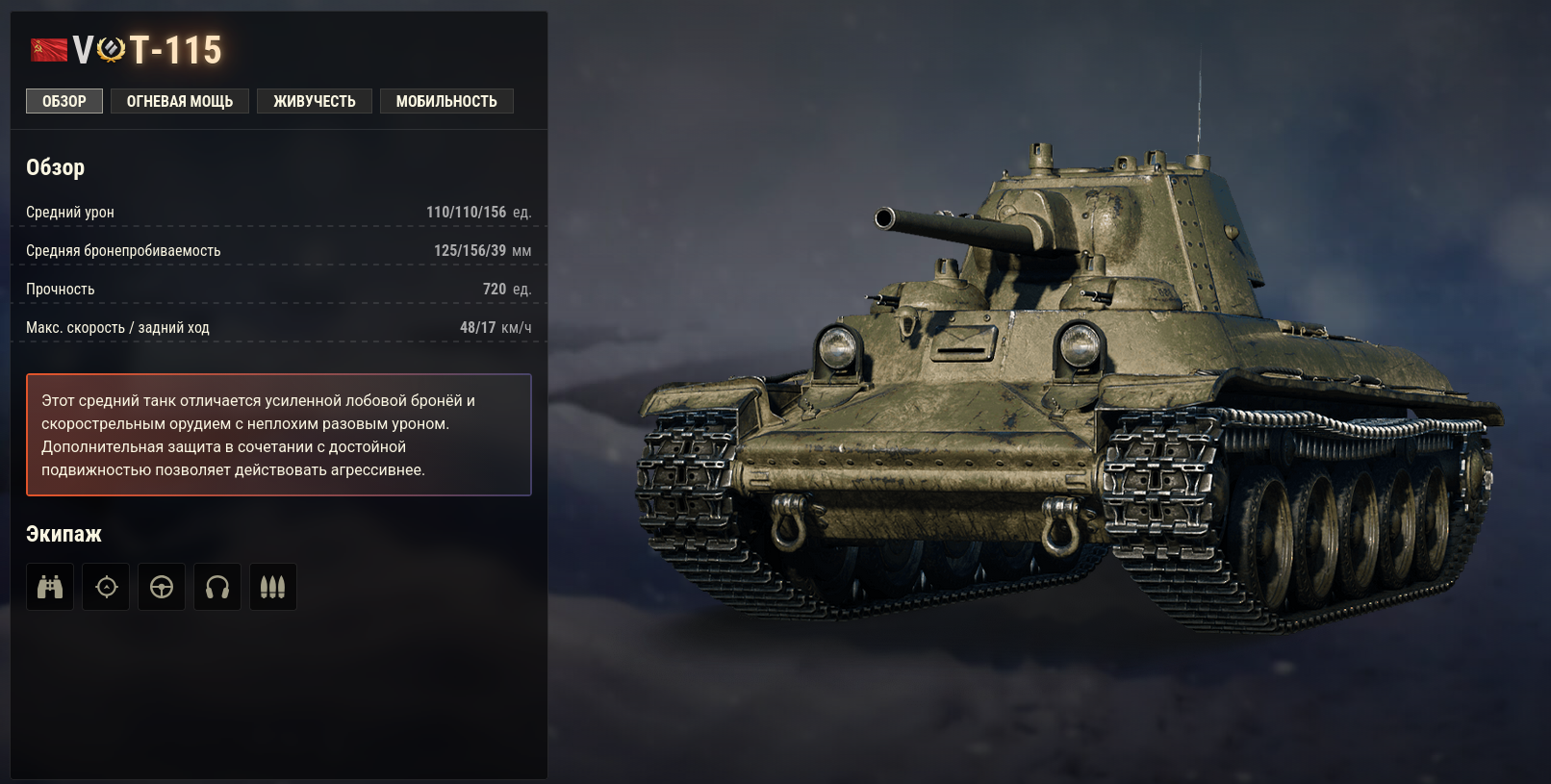Viewport: 1551px width, 784px height.
Task: Switch to the МОБИЛЬНОСТЬ tab
Action: (446, 100)
